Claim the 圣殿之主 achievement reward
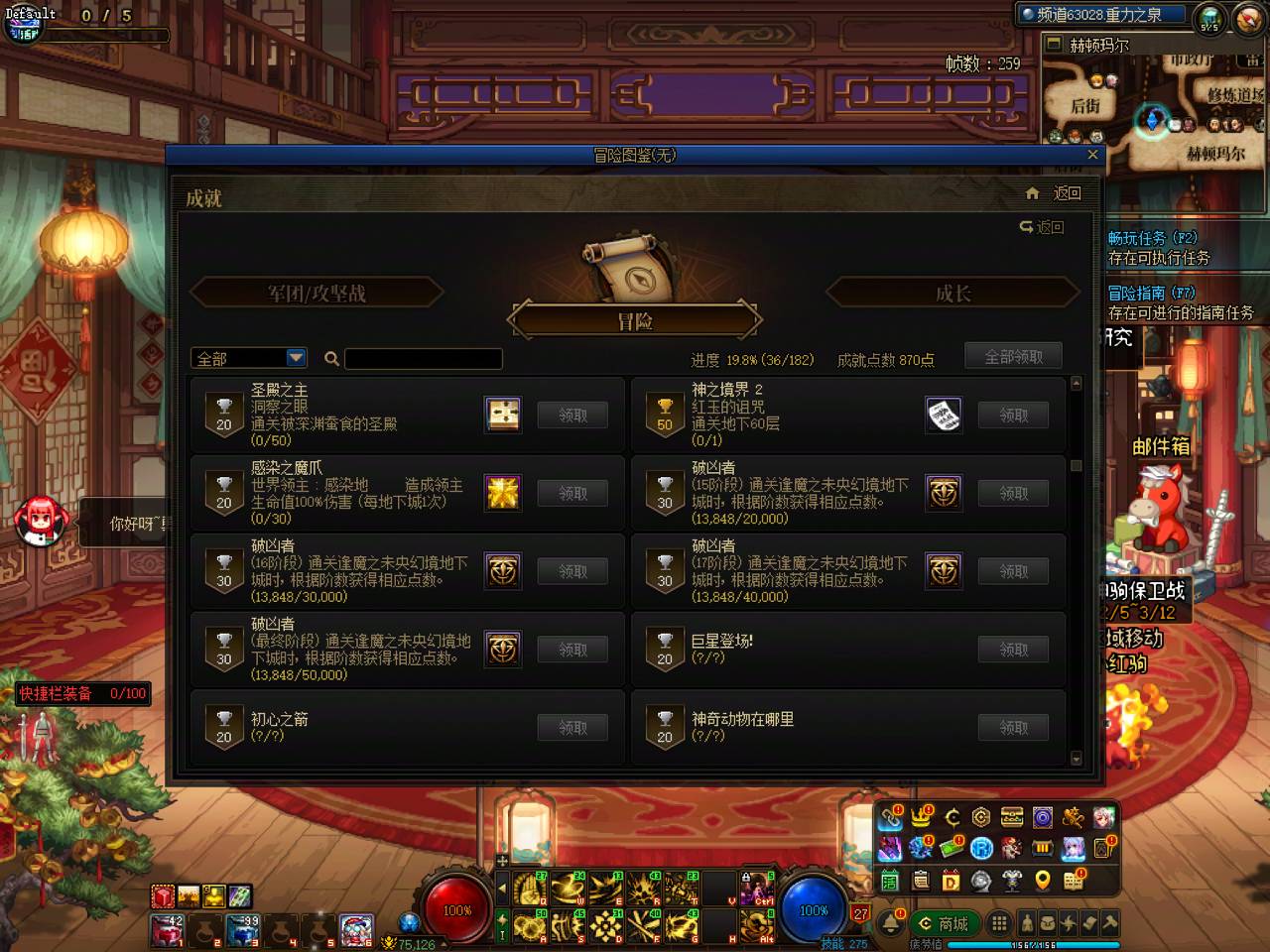This screenshot has height=952, width=1270. coord(572,415)
